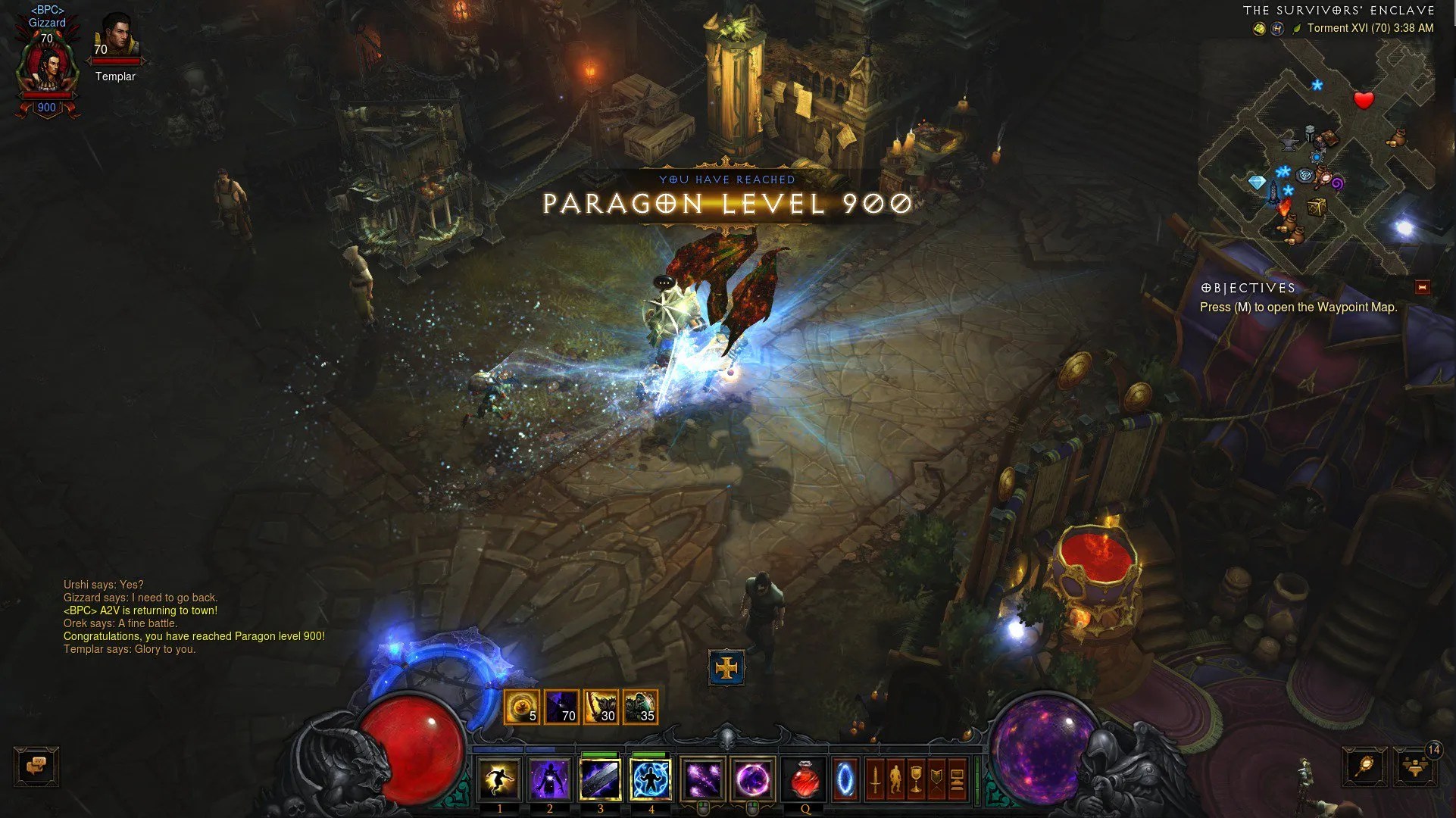Viewport: 1456px width, 818px height.
Task: Click the seasonal leaf icon beside Torment XVI
Action: pyautogui.click(x=1297, y=27)
